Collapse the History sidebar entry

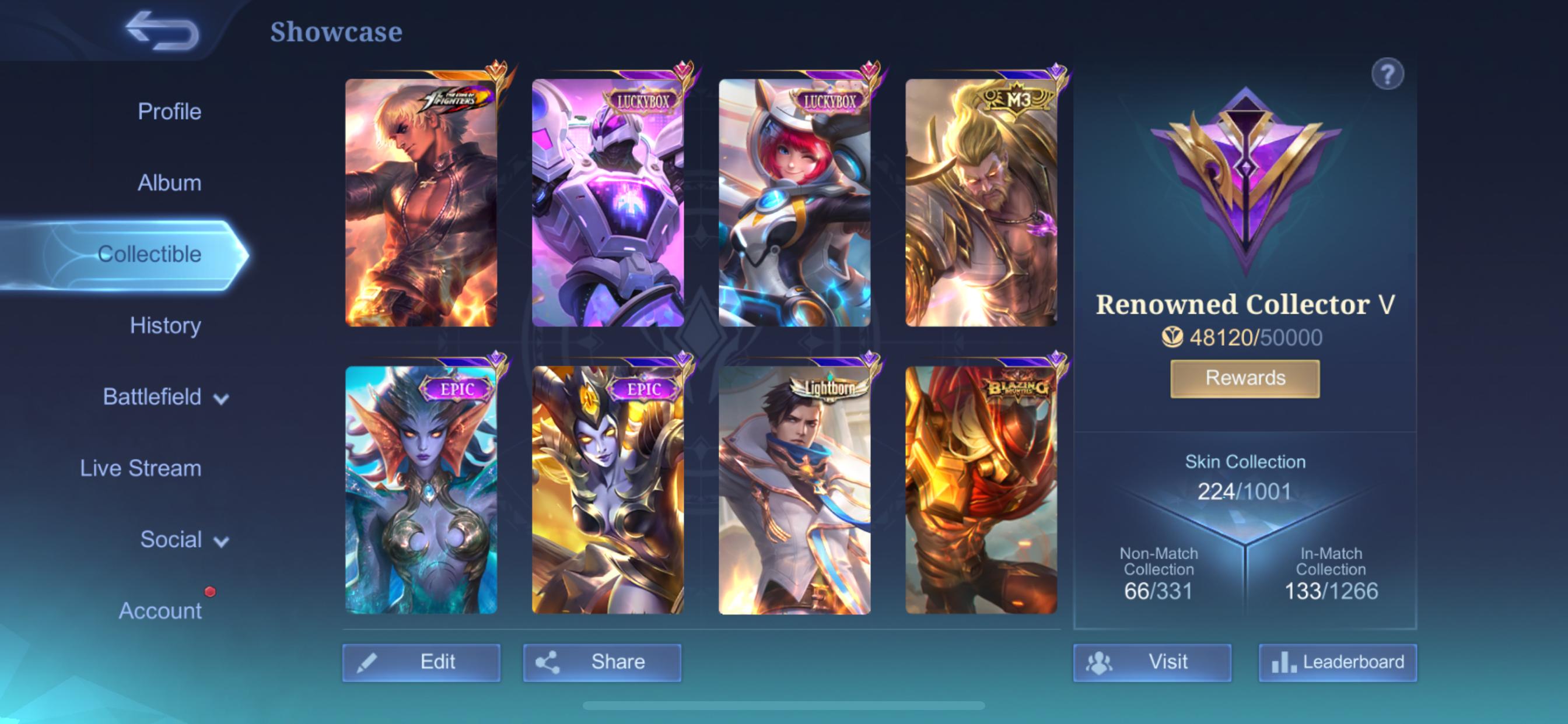point(165,326)
